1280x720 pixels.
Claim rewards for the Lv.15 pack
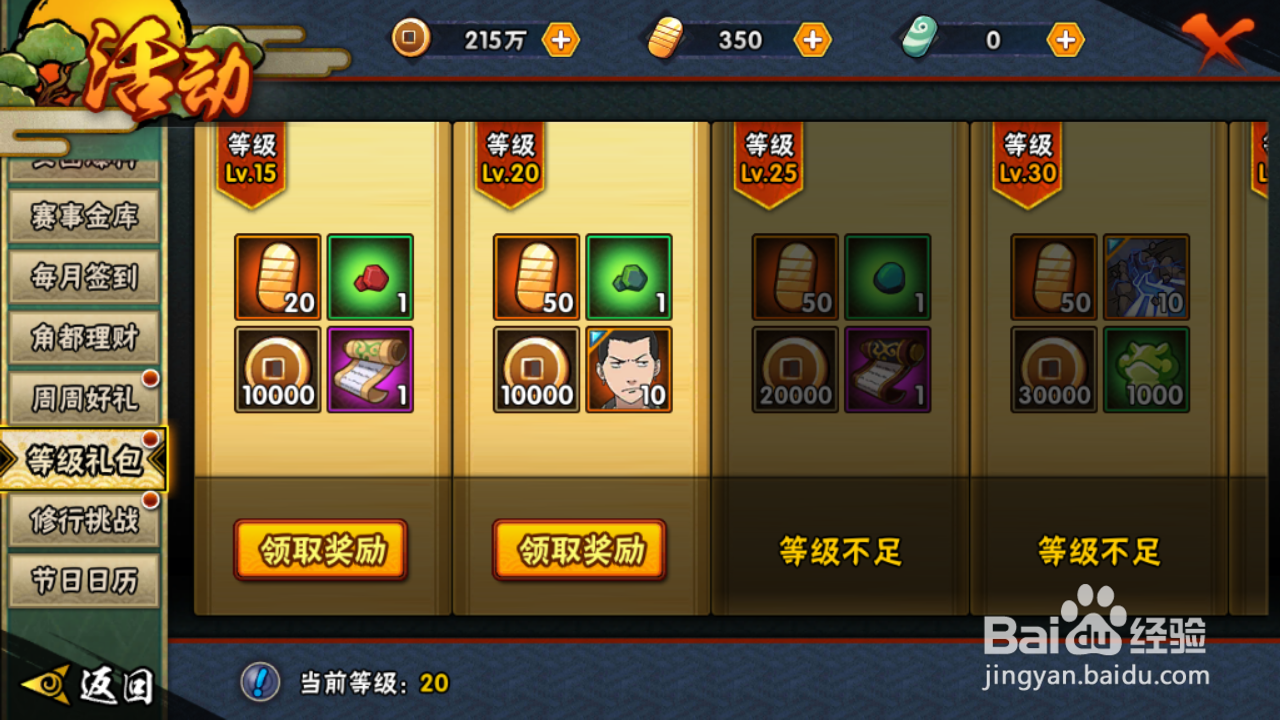point(320,550)
